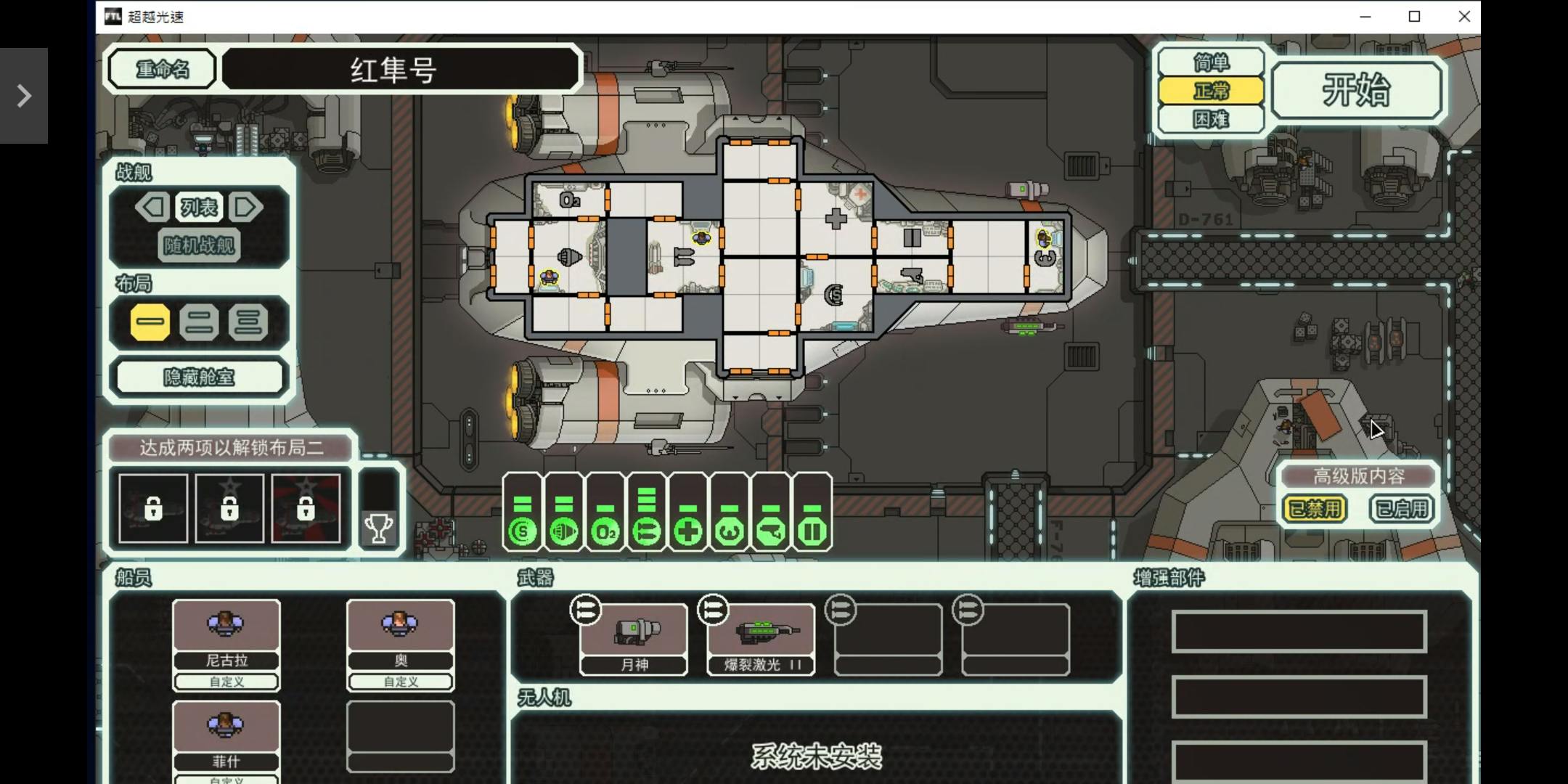1568x784 pixels.
Task: Set advanced content to 已禁用
Action: click(1315, 509)
